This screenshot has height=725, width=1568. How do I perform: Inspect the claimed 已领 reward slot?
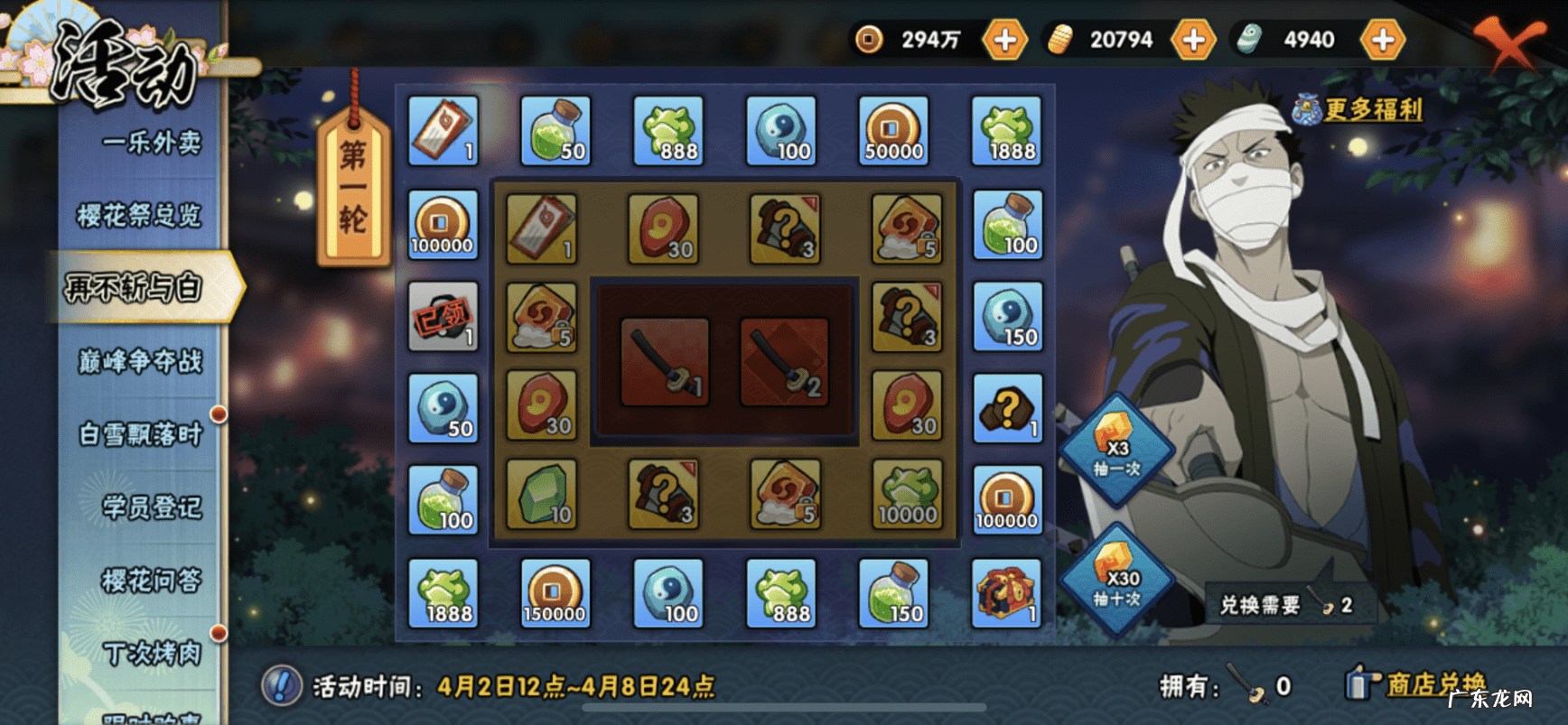[x=443, y=317]
